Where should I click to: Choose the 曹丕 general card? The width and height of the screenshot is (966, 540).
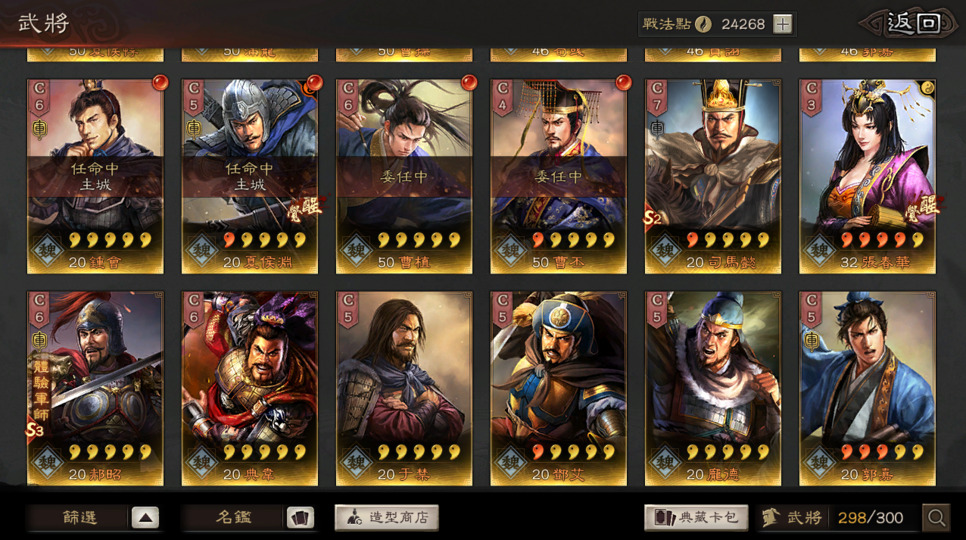[559, 175]
